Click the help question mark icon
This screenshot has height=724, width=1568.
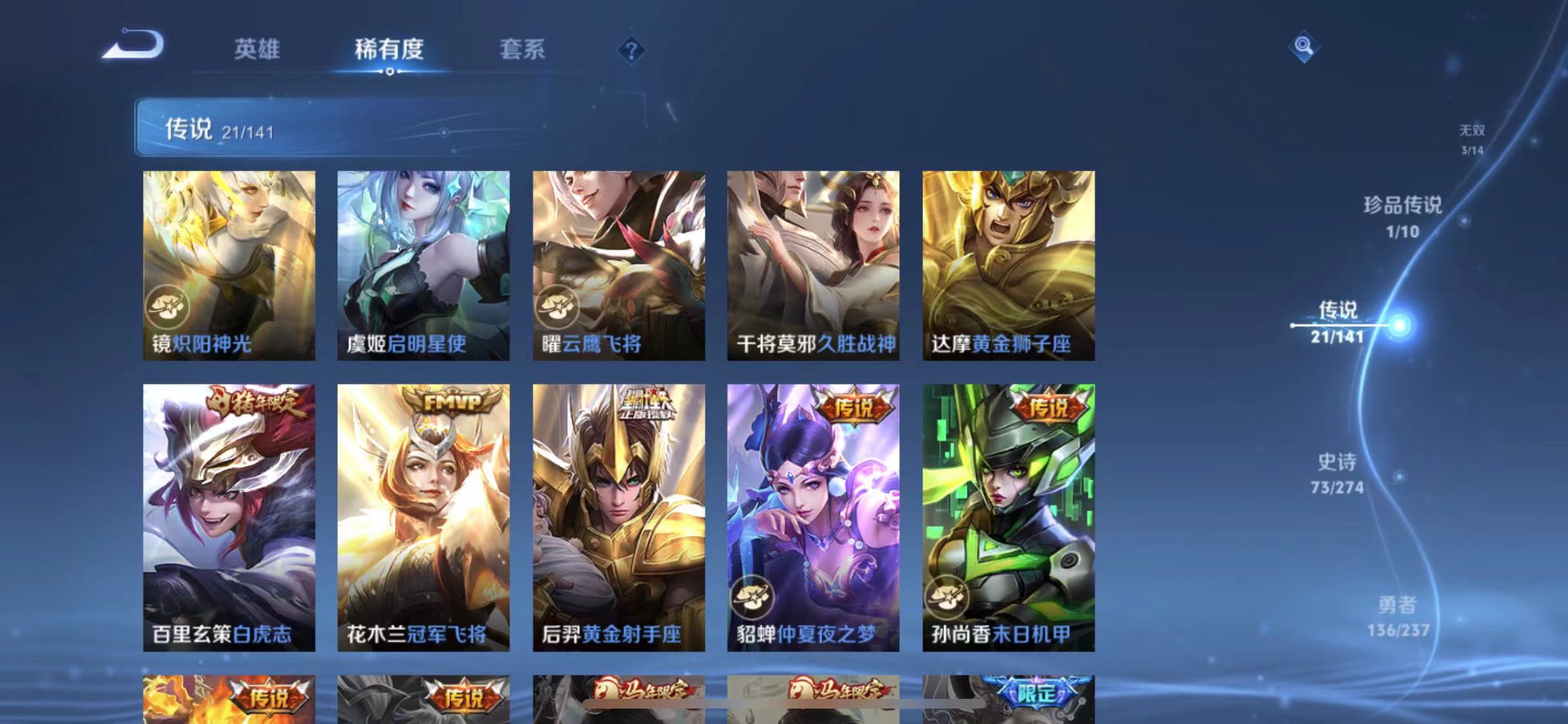633,50
